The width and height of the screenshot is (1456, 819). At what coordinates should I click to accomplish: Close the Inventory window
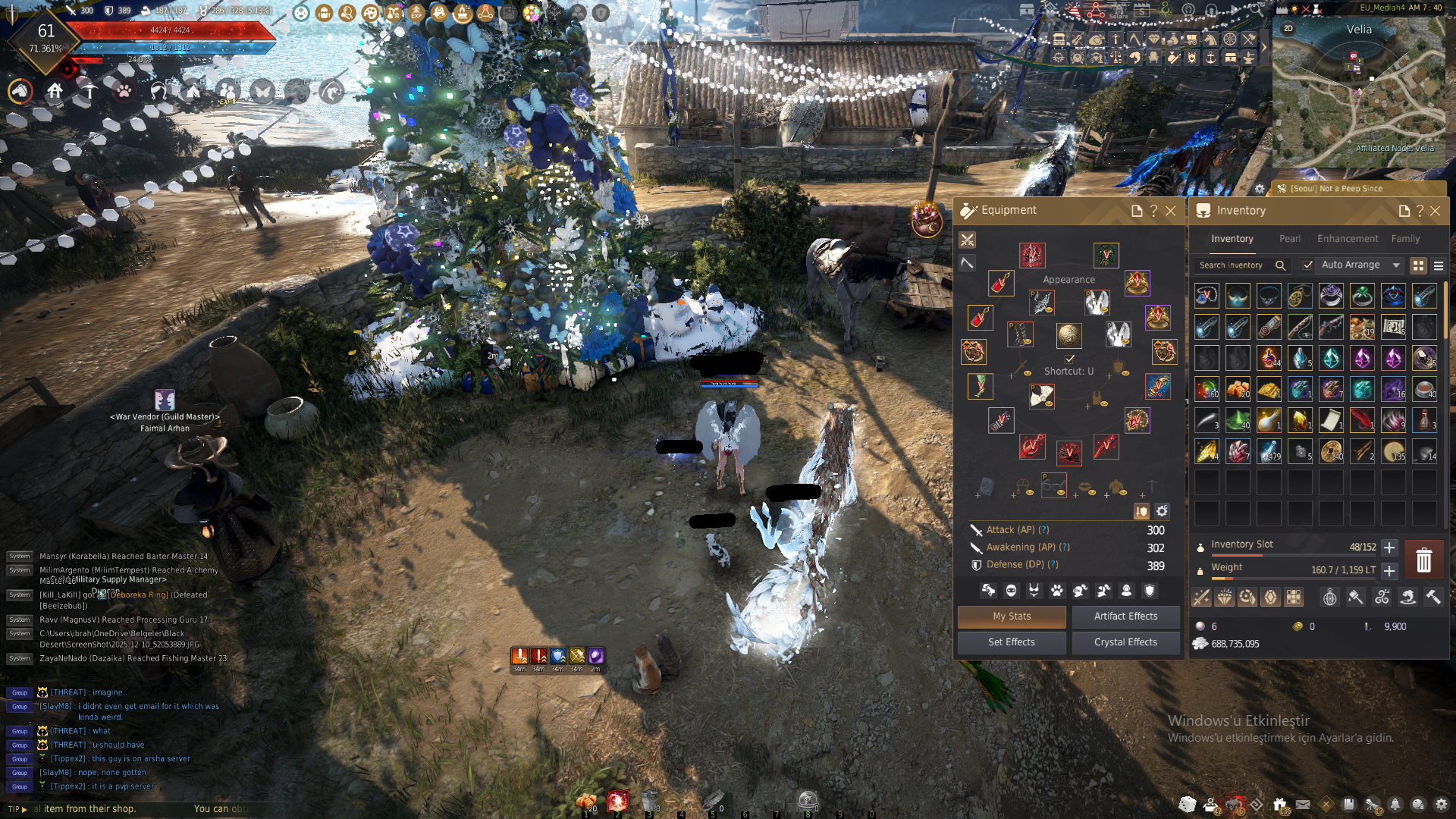point(1435,211)
